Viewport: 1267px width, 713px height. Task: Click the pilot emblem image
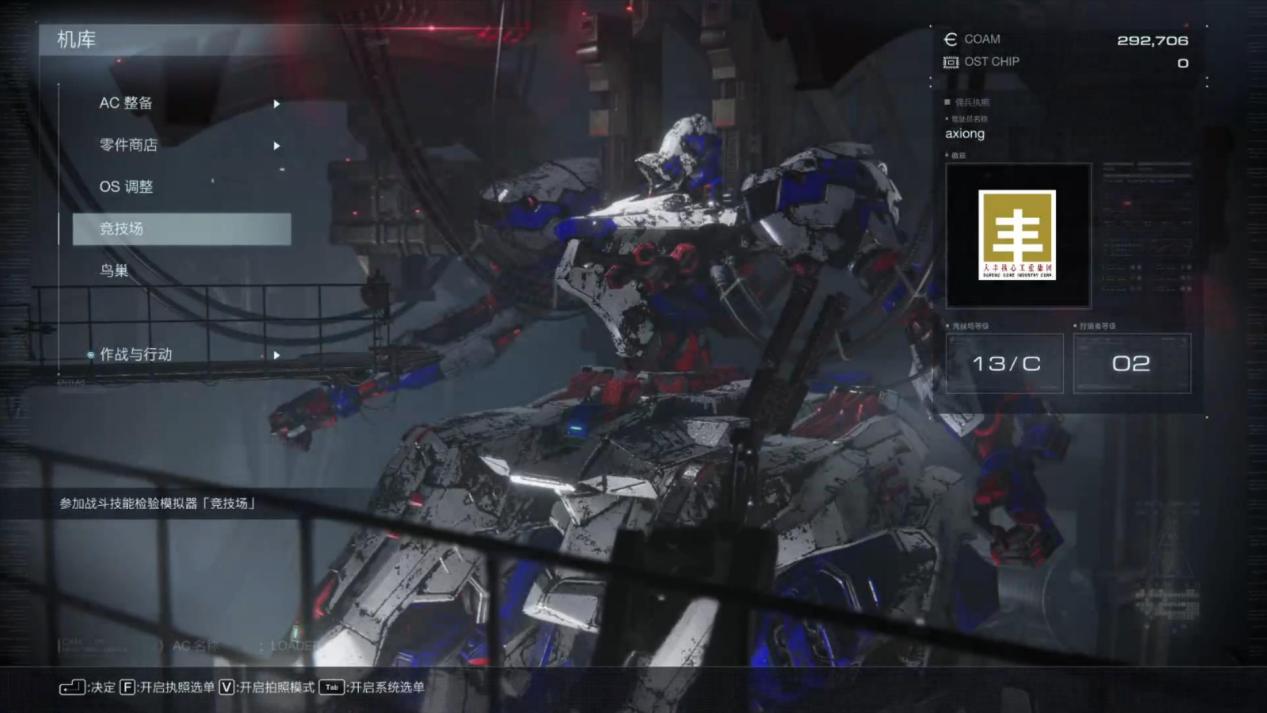pyautogui.click(x=1017, y=235)
